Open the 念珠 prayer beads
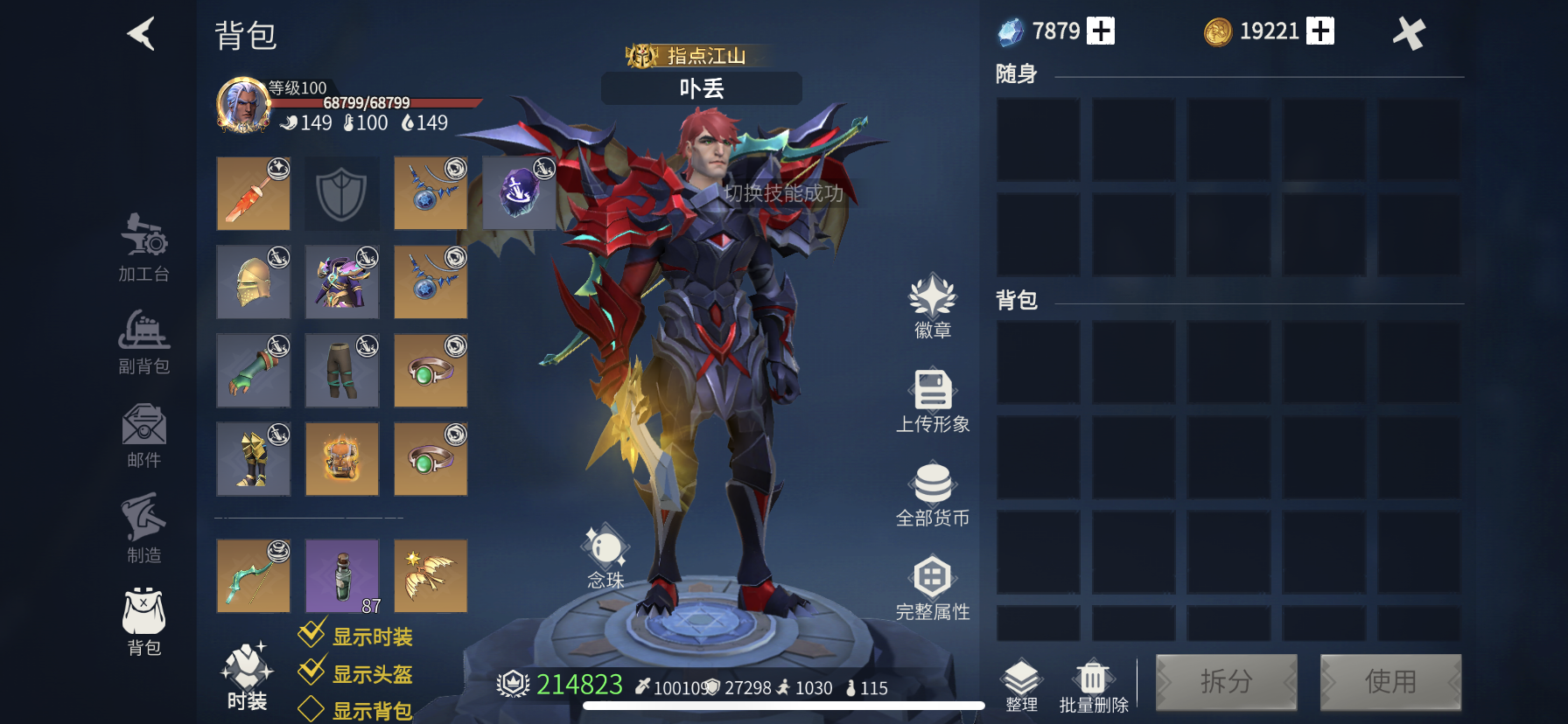 pos(605,557)
